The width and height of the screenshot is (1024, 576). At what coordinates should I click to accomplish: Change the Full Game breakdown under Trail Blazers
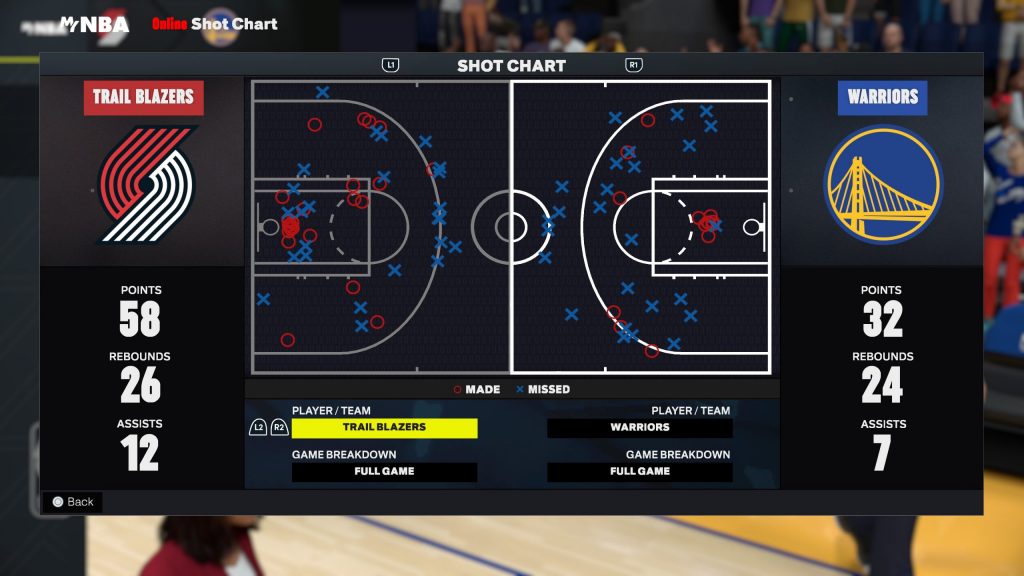tap(384, 471)
